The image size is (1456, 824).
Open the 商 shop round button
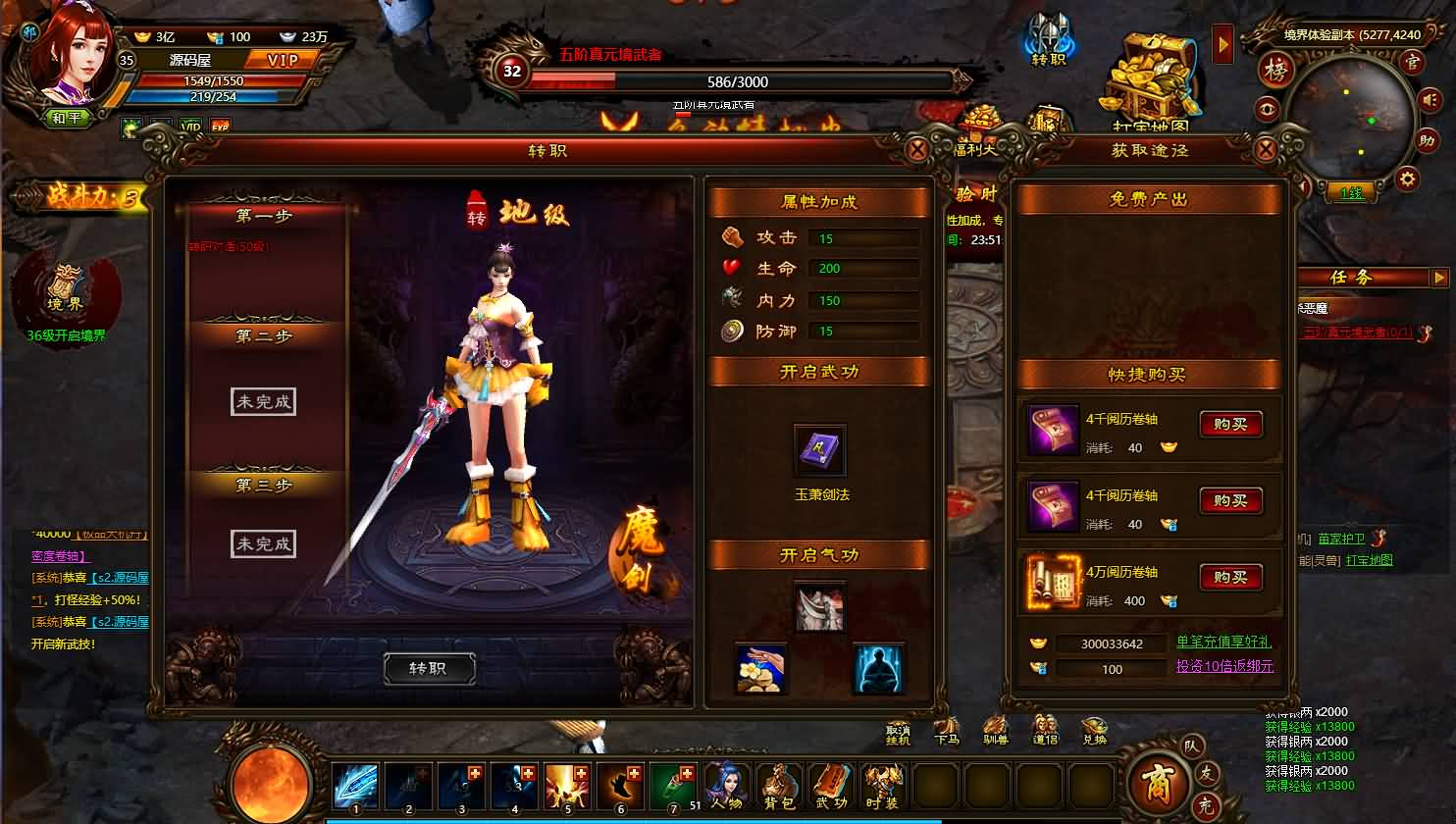tap(1154, 781)
